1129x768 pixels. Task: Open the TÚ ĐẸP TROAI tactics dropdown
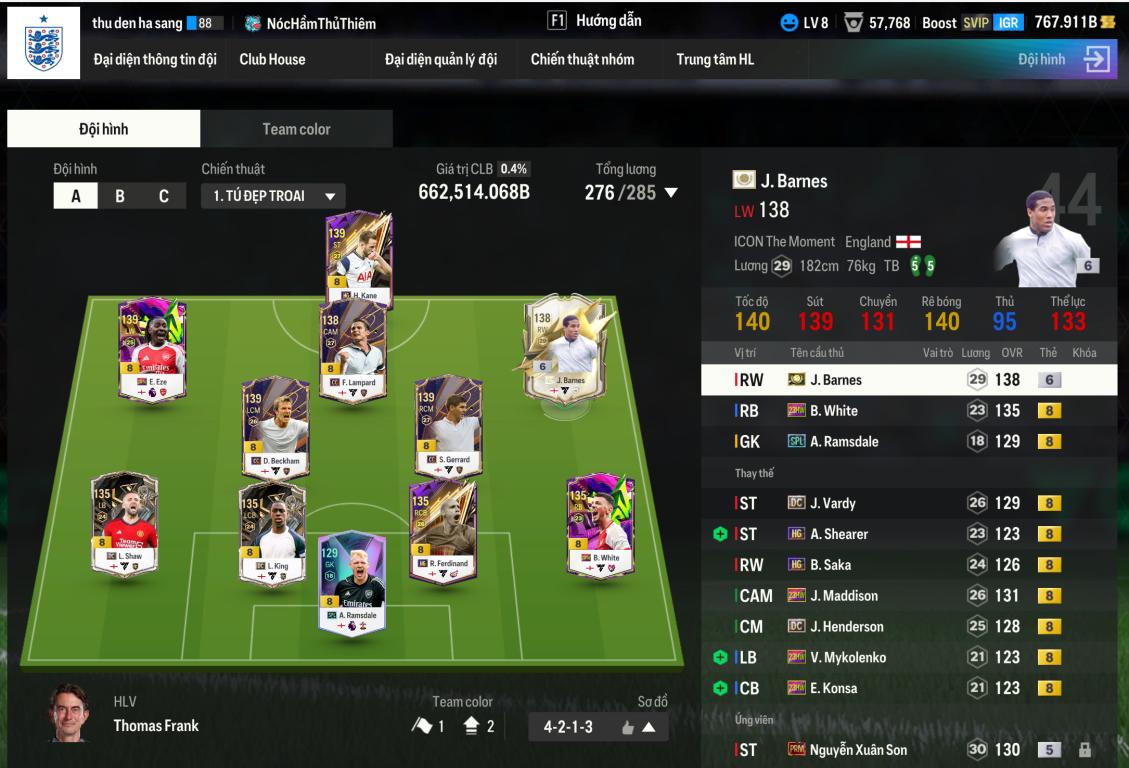point(273,196)
